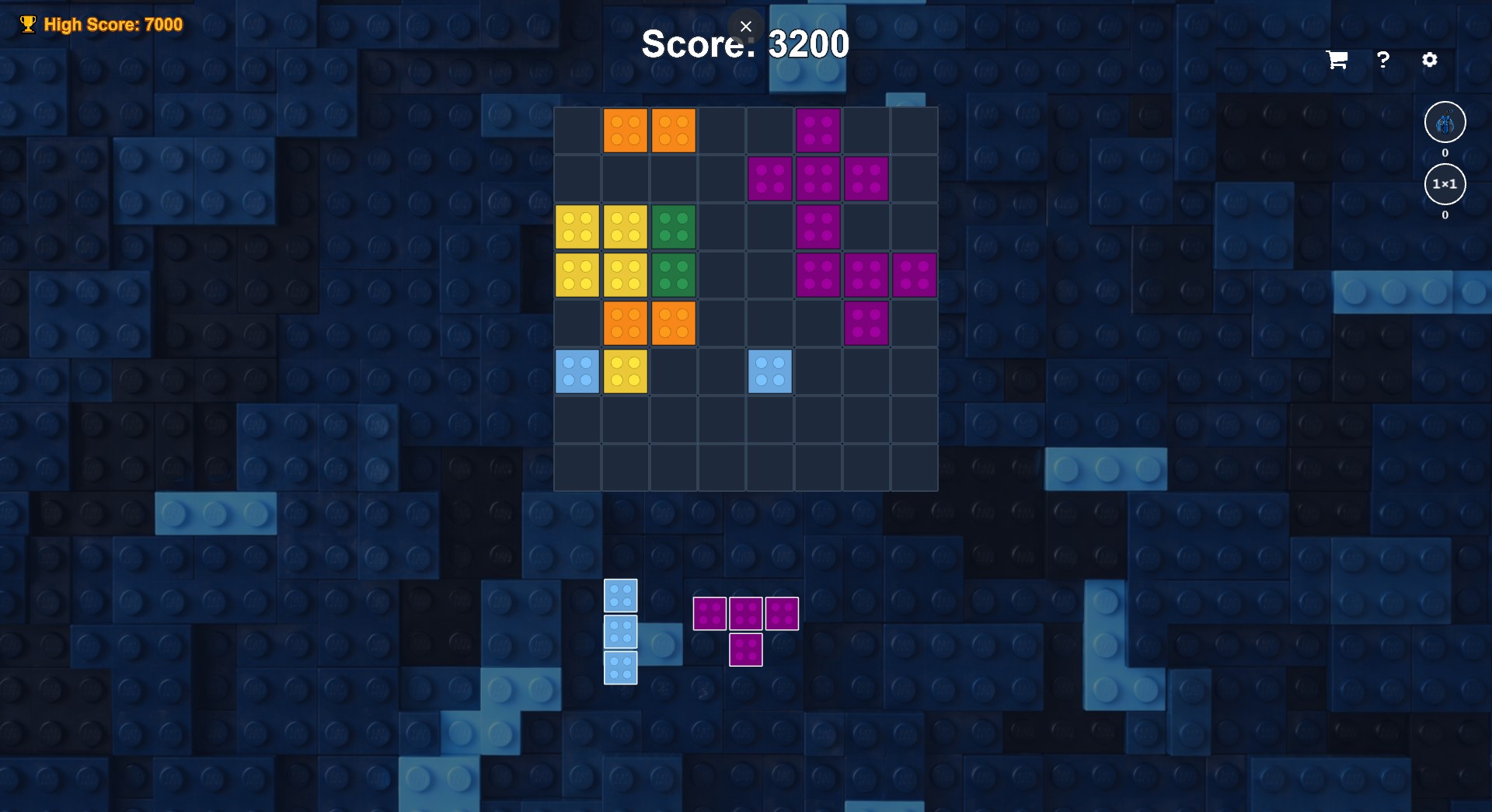
Task: Click the X button above the score
Action: click(745, 26)
